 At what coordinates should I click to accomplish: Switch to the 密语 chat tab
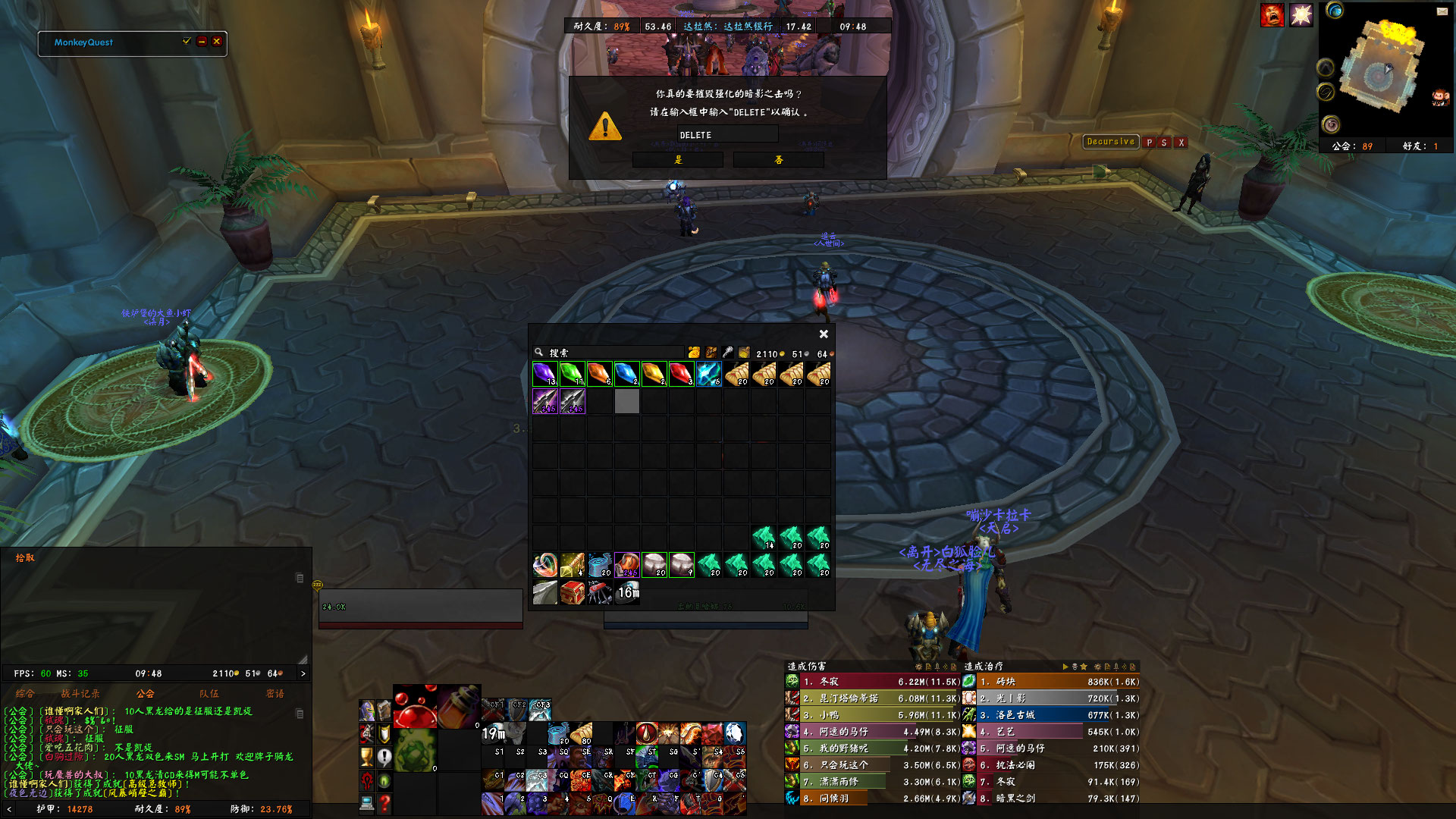pos(275,693)
